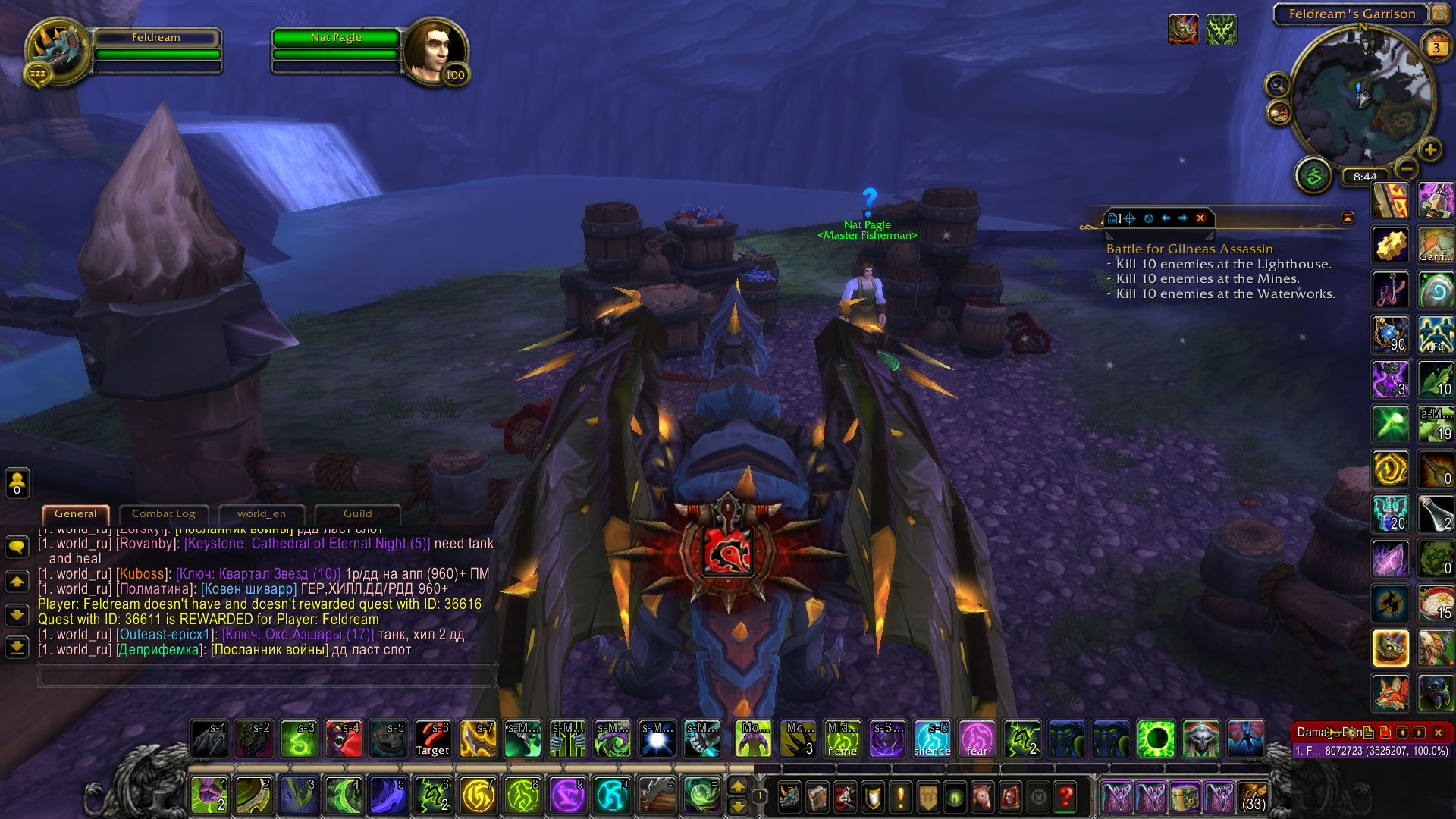
Task: Open the Keystone: Cathedral of Eternal Night link
Action: click(x=307, y=544)
